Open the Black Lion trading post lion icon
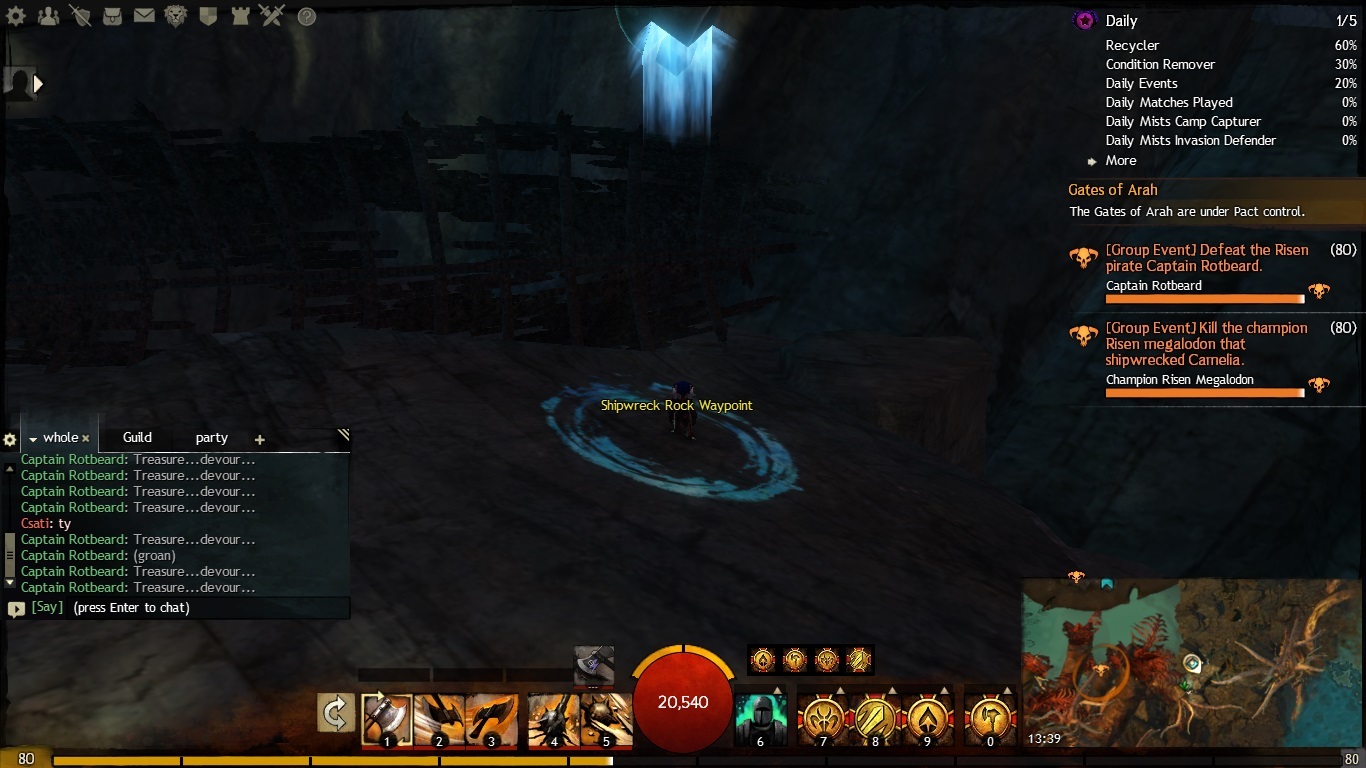Image resolution: width=1366 pixels, height=768 pixels. (x=176, y=17)
